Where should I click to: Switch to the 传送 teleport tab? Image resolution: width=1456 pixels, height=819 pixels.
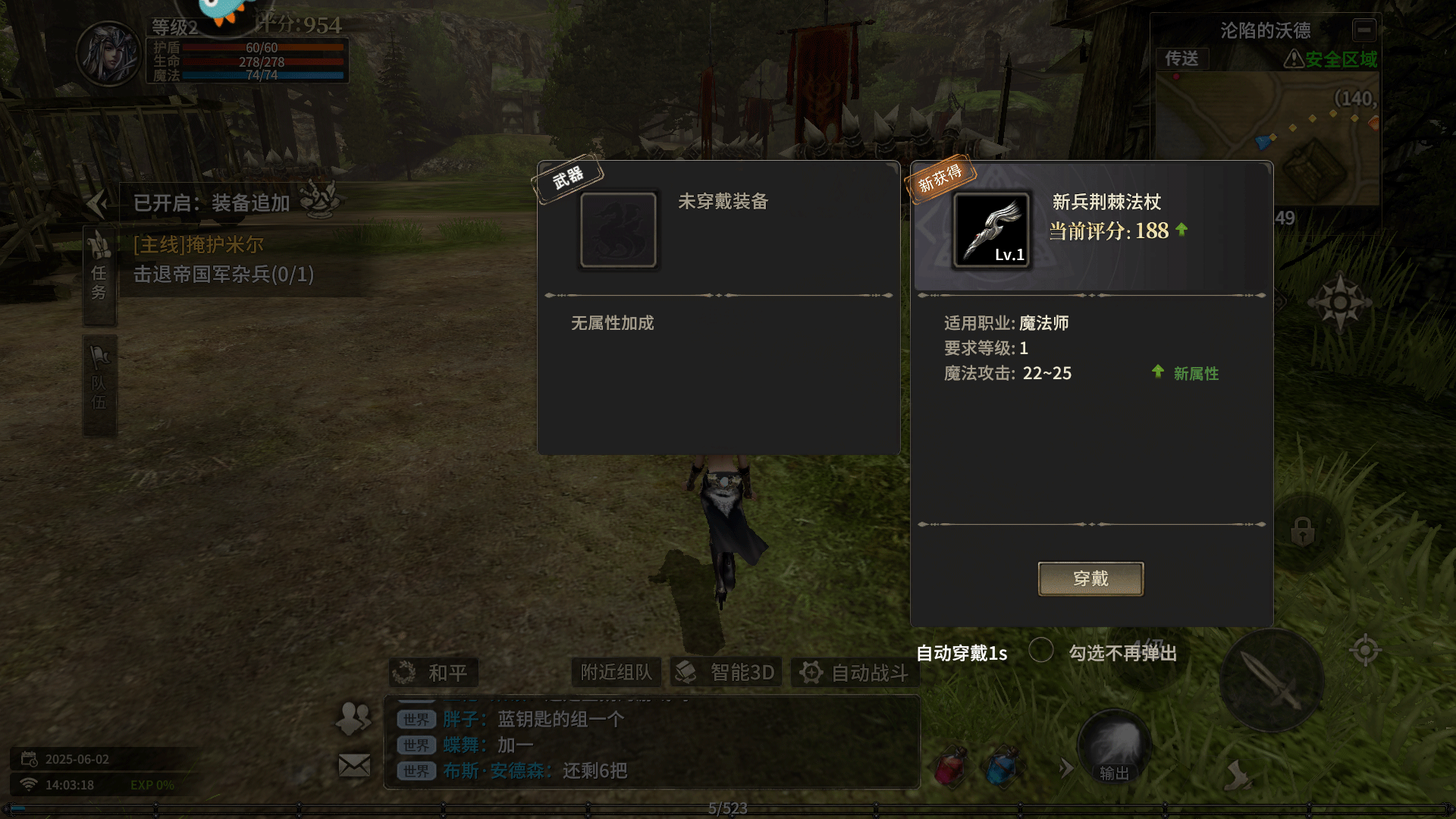tap(1183, 59)
